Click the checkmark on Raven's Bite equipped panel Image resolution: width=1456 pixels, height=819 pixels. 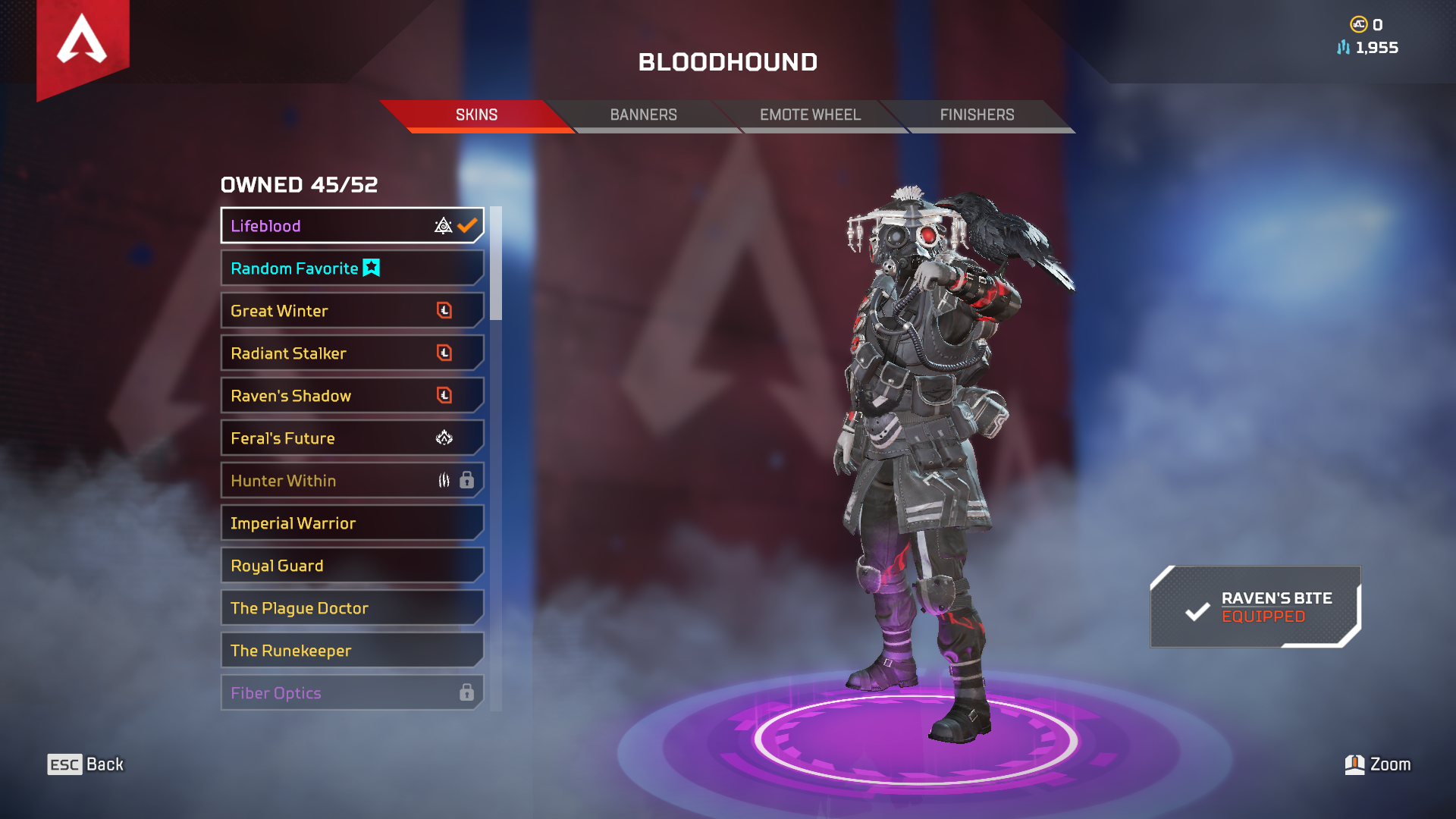coord(1197,607)
